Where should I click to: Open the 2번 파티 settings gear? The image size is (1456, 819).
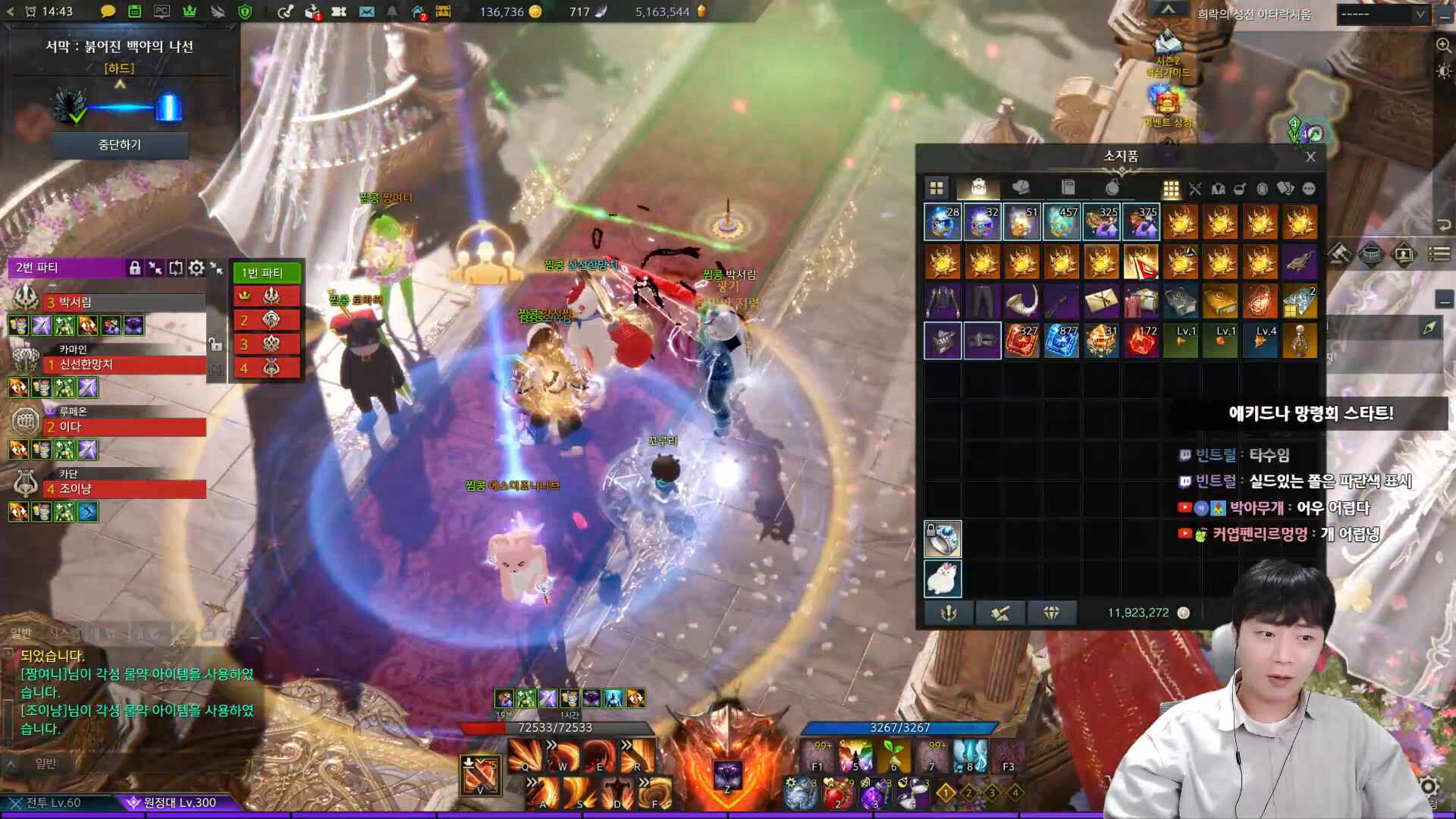(196, 268)
